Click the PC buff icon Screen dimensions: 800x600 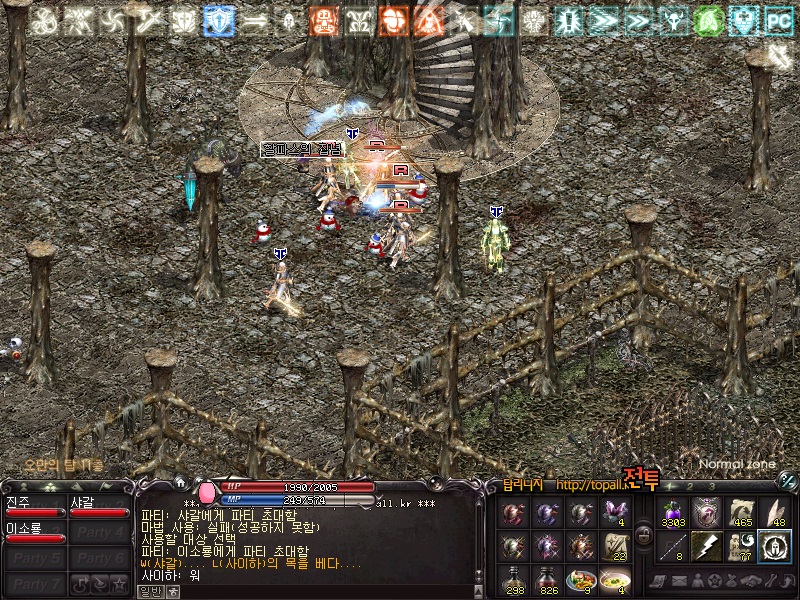point(778,19)
